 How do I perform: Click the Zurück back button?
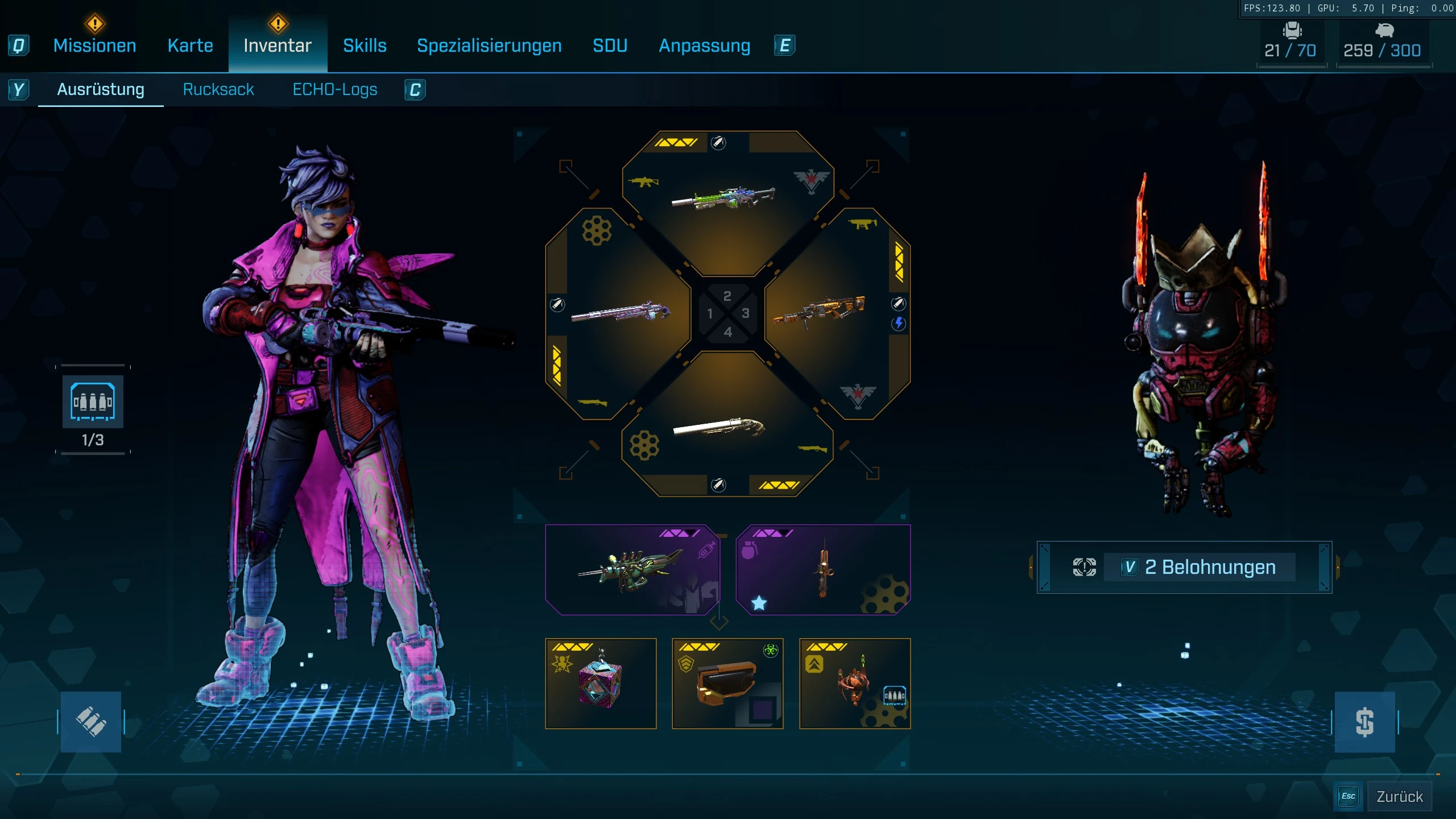(x=1399, y=796)
